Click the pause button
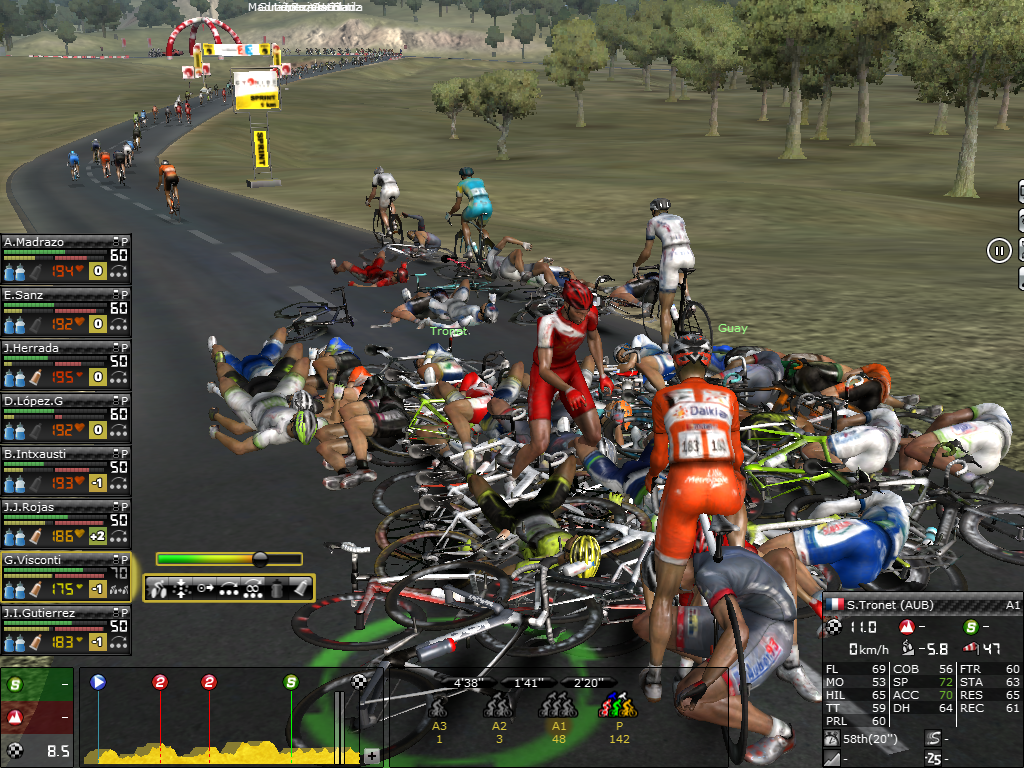The image size is (1024, 768). 999,251
